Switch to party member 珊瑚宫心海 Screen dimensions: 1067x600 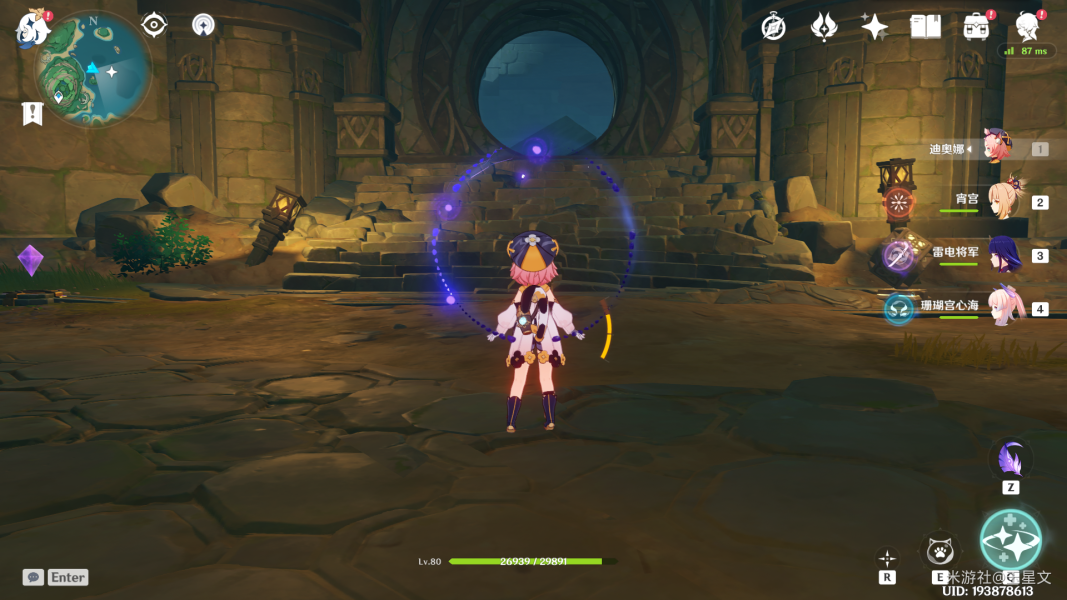1001,306
